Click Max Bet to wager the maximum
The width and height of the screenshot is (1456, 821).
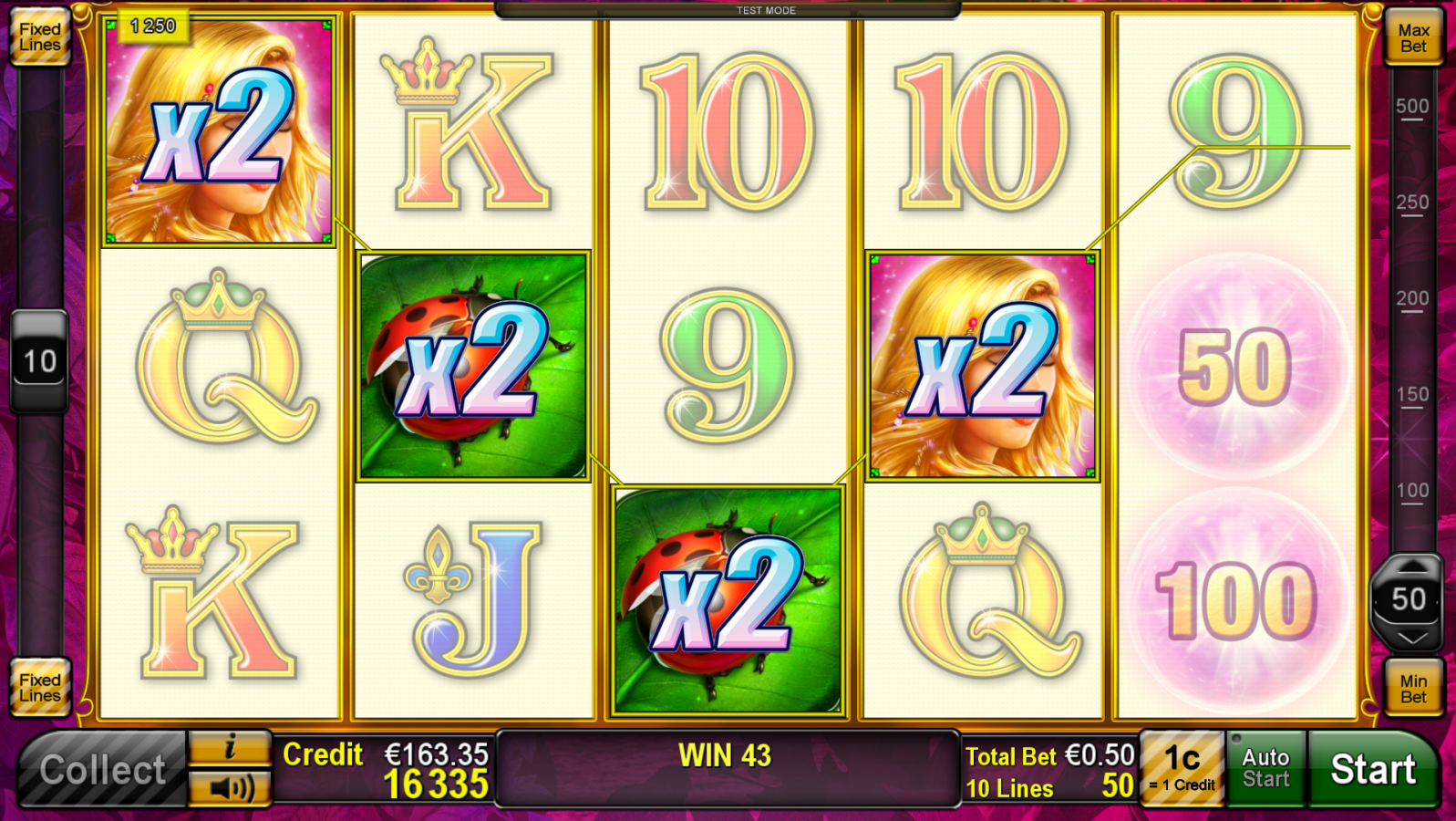(1414, 36)
